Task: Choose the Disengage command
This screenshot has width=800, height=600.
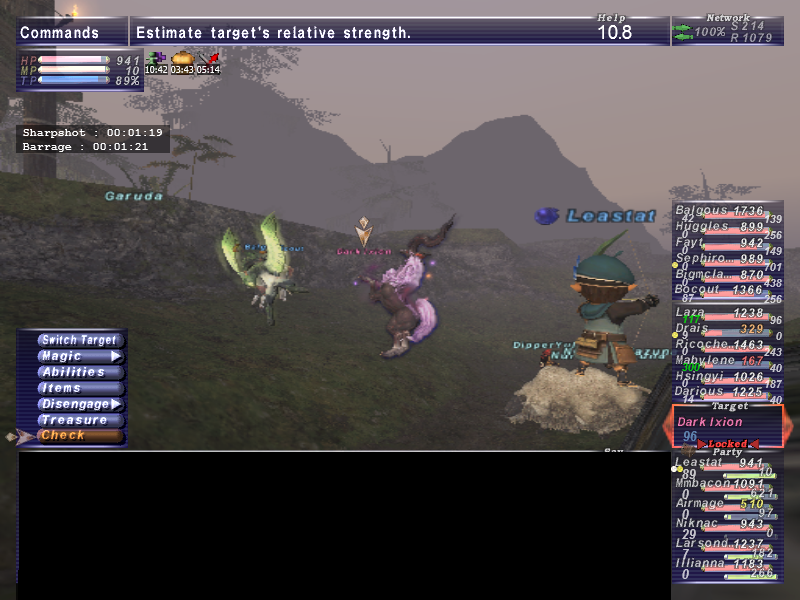Action: [x=79, y=404]
